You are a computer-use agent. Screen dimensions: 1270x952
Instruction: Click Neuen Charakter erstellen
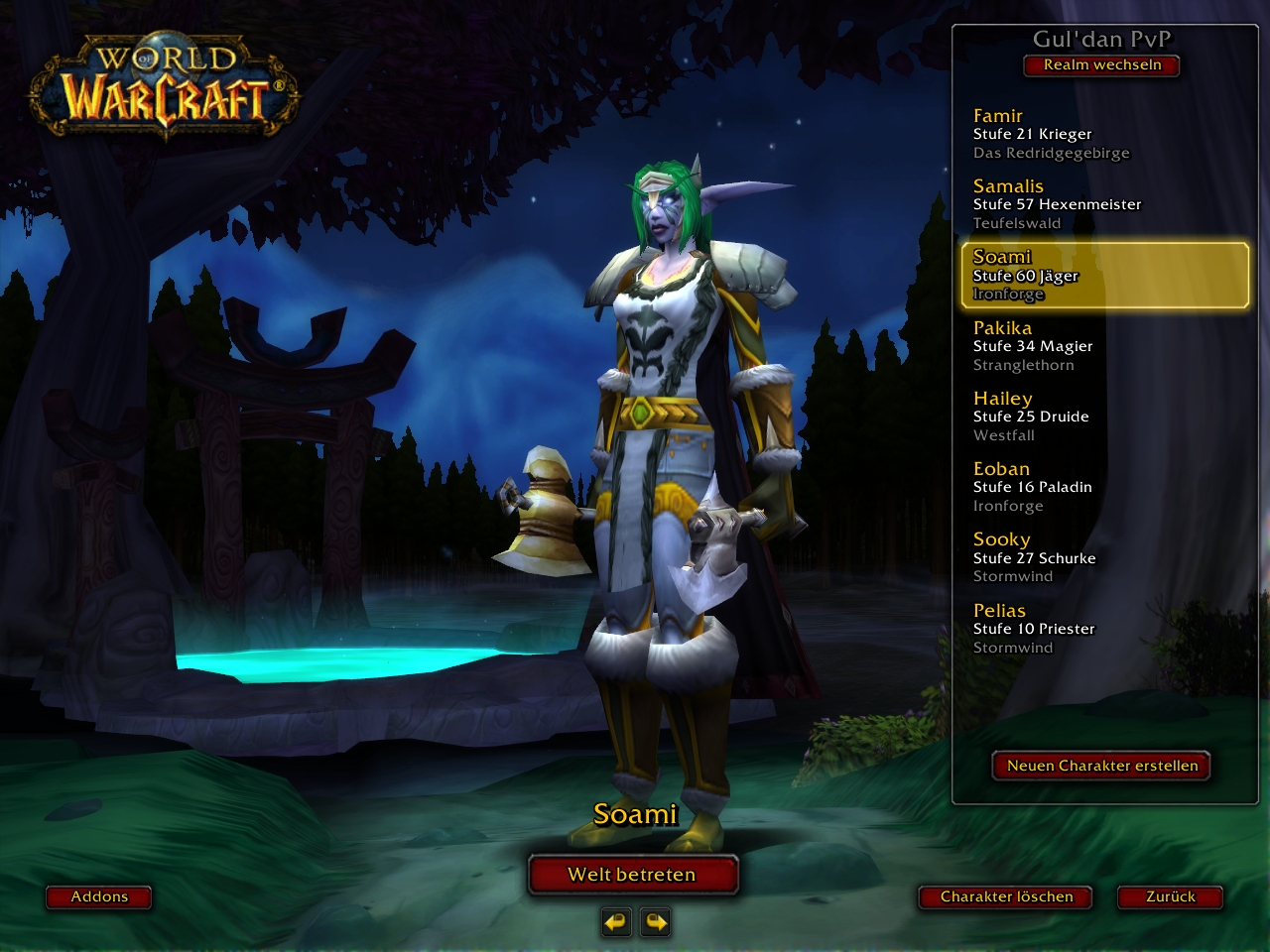point(1101,766)
